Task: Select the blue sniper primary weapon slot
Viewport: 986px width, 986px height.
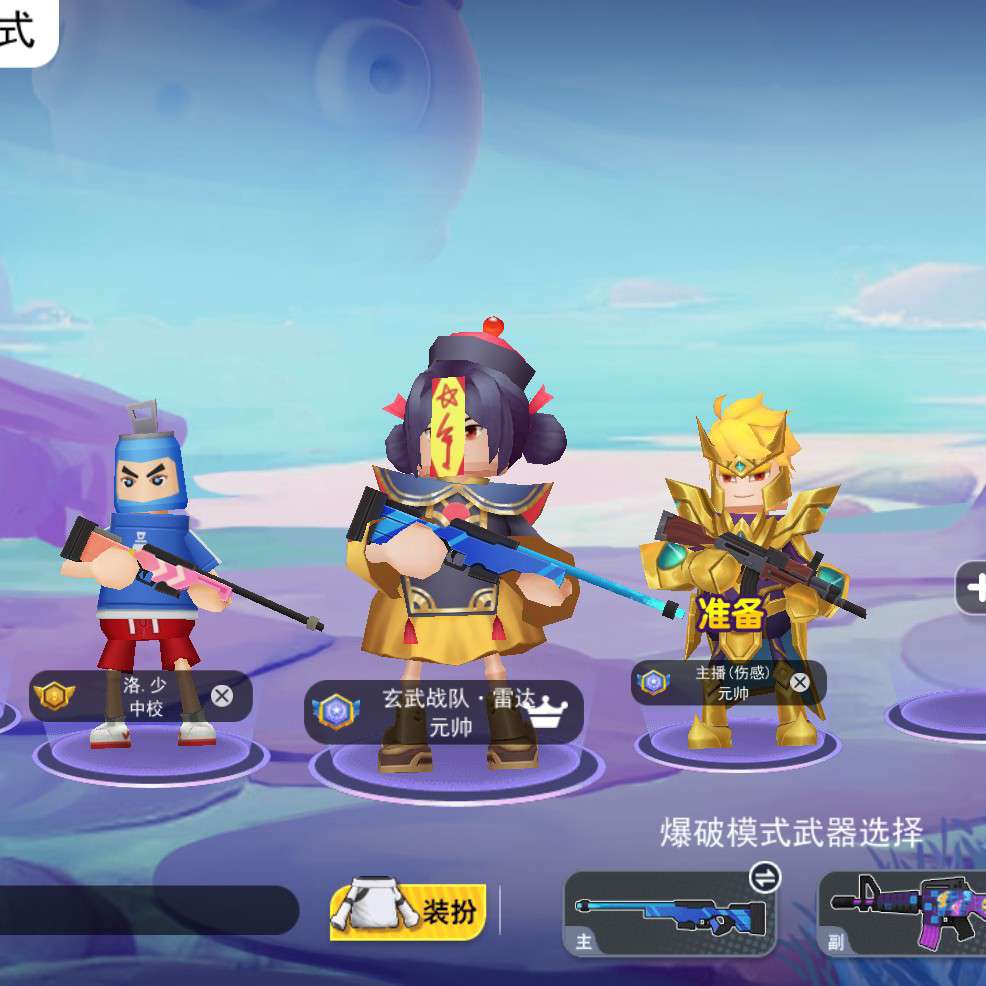Action: tap(670, 914)
